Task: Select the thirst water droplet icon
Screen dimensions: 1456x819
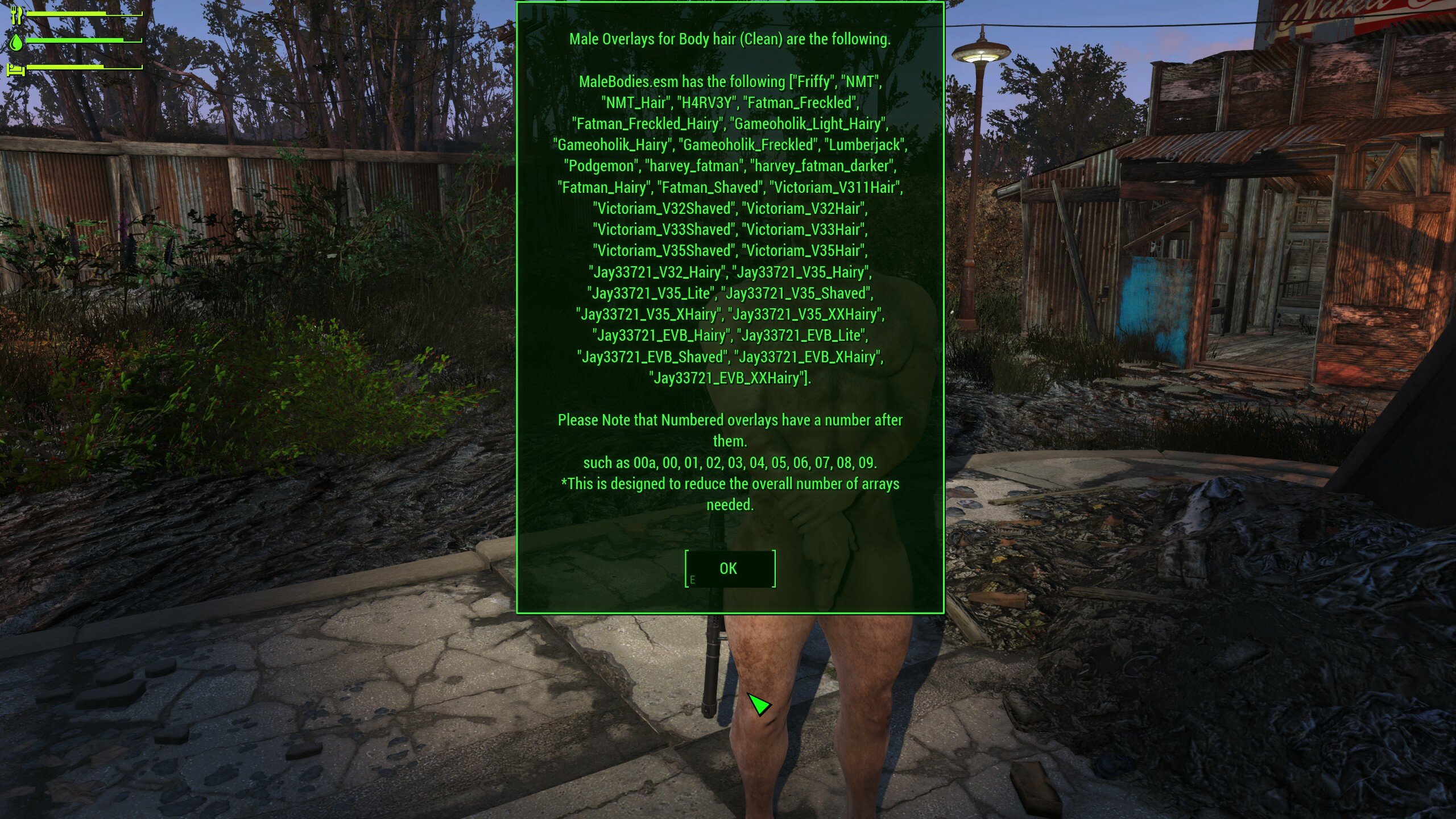Action: tap(16, 43)
